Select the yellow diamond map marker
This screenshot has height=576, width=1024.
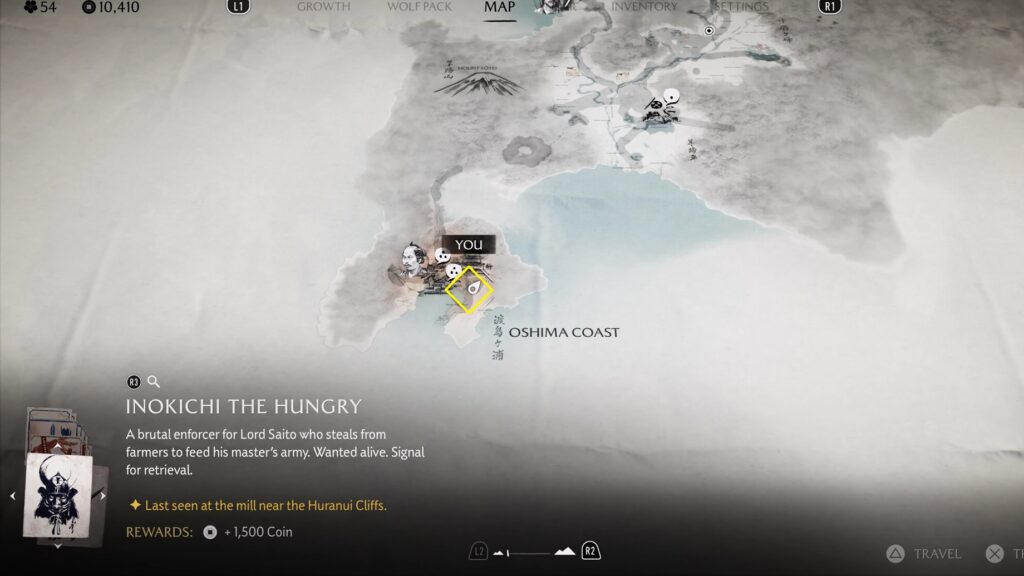(x=469, y=290)
